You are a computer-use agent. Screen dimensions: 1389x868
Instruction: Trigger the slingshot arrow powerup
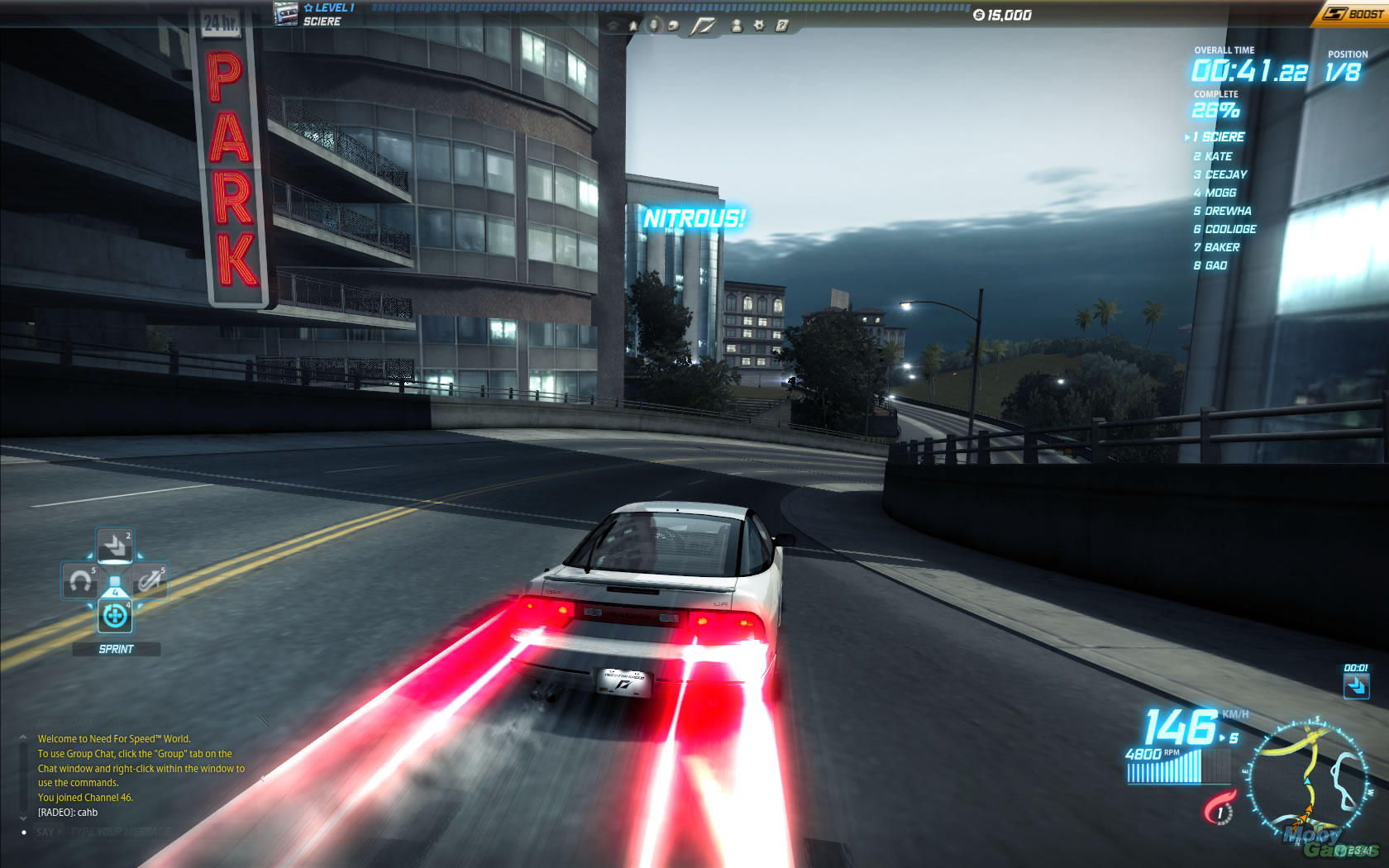(x=150, y=581)
